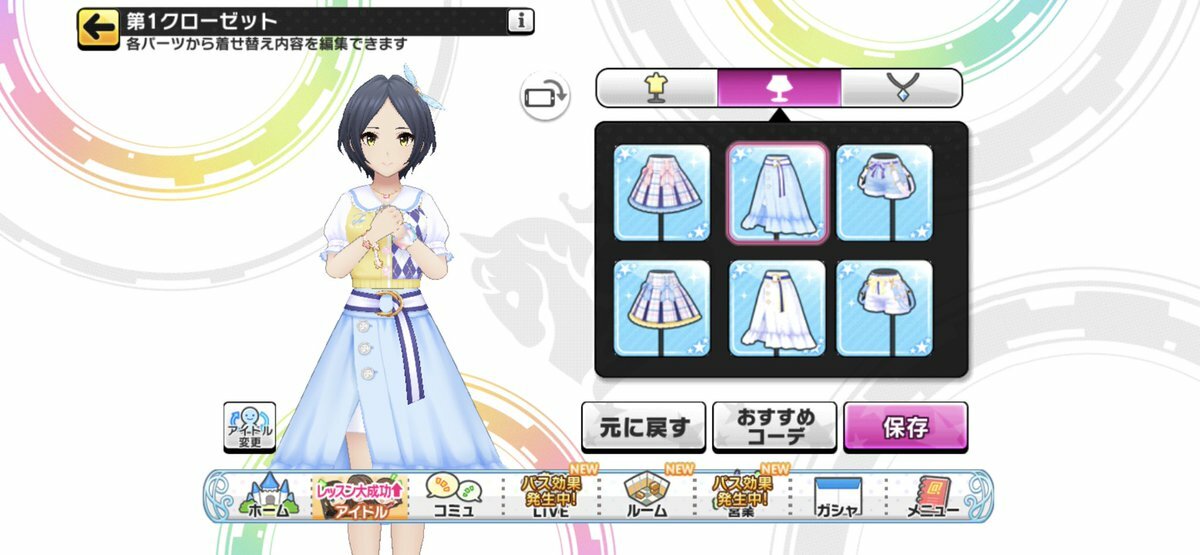Select the skirt bottoms tab
This screenshot has height=555, width=1200.
click(778, 88)
